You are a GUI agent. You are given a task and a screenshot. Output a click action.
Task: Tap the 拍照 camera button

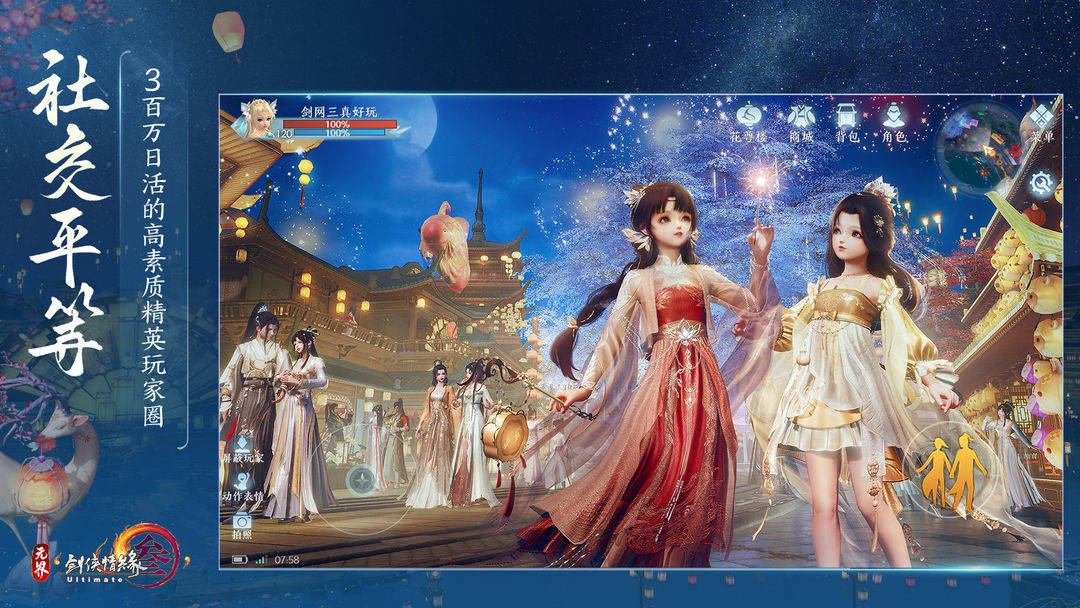[x=242, y=522]
